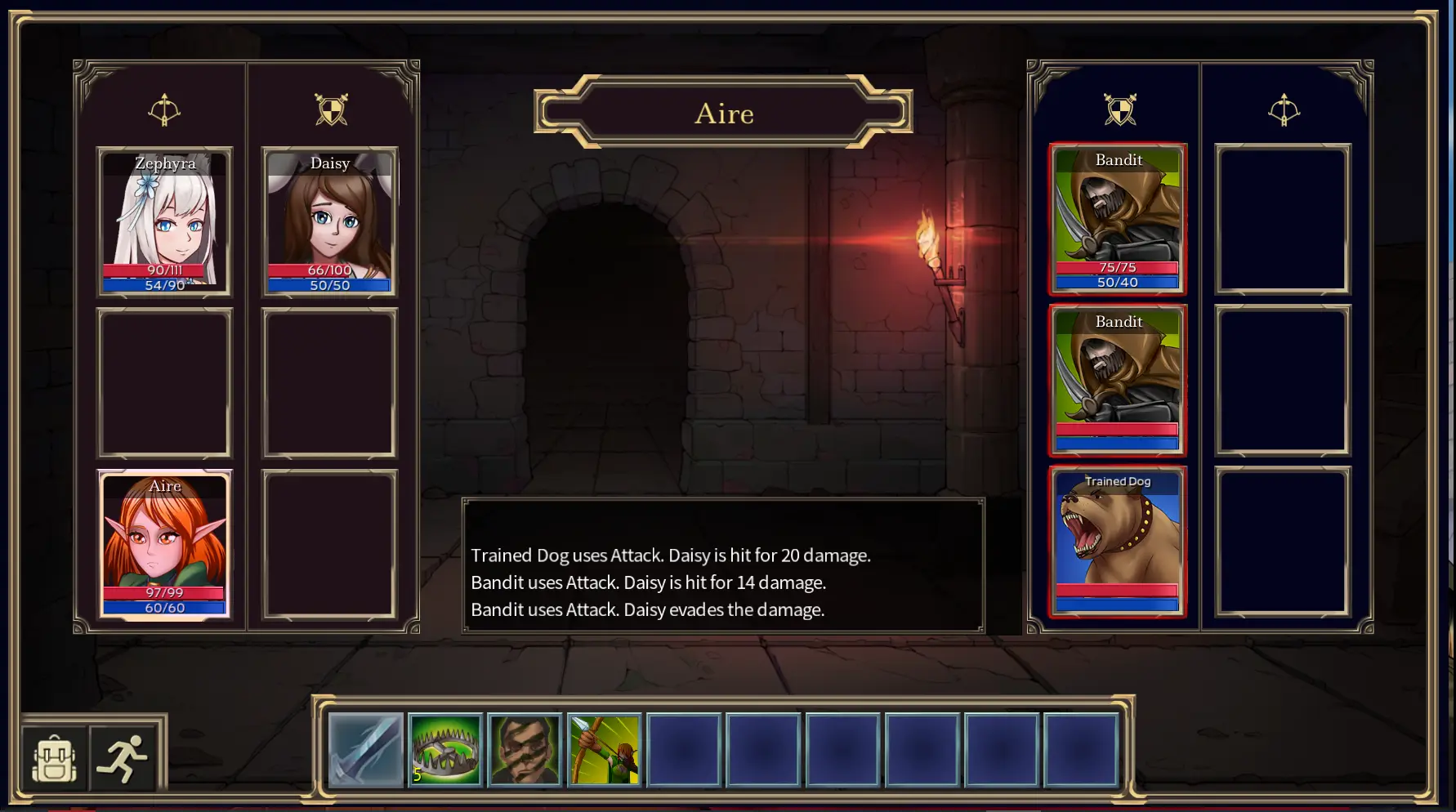The image size is (1456, 812).
Task: Click the bow icon on the enemy side
Action: [x=1284, y=110]
